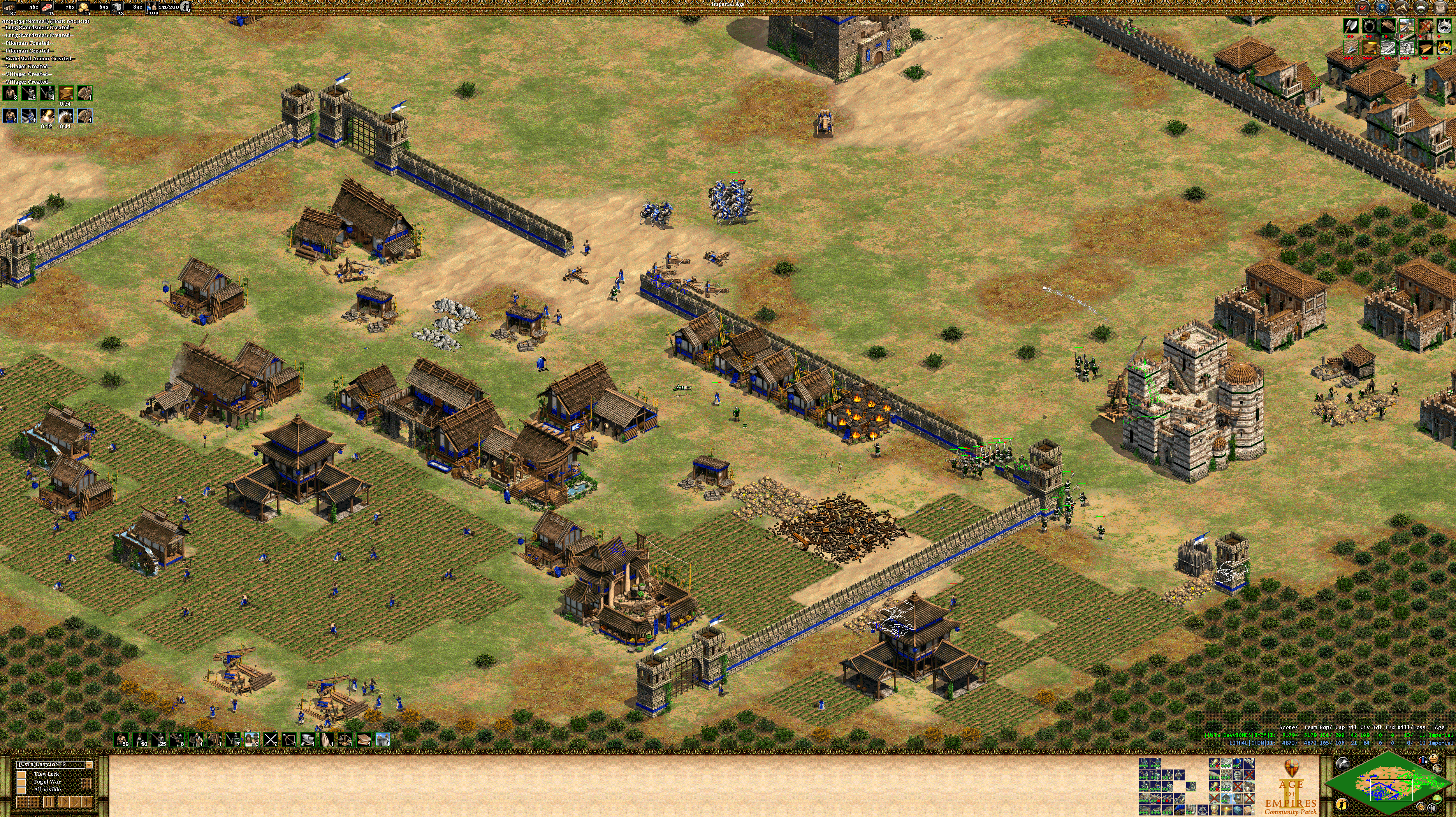Click the flare signal button beside minimap
The width and height of the screenshot is (1456, 817).
(x=1342, y=764)
